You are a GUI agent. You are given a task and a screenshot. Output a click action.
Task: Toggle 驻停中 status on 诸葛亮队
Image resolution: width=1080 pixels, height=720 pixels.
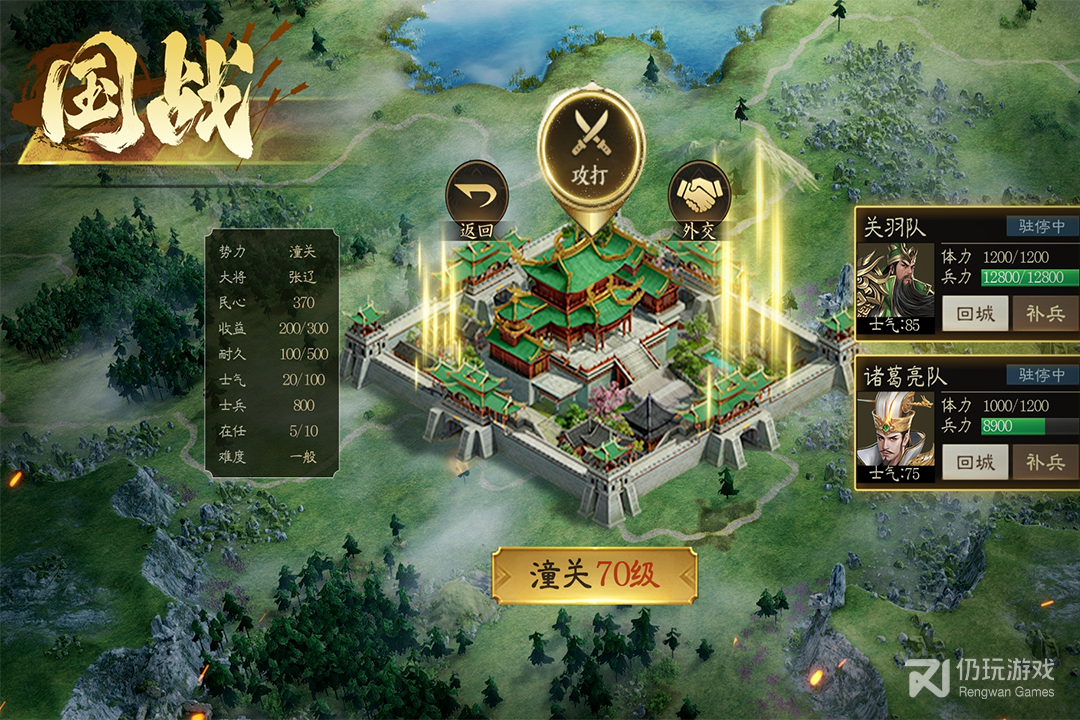[x=1042, y=375]
